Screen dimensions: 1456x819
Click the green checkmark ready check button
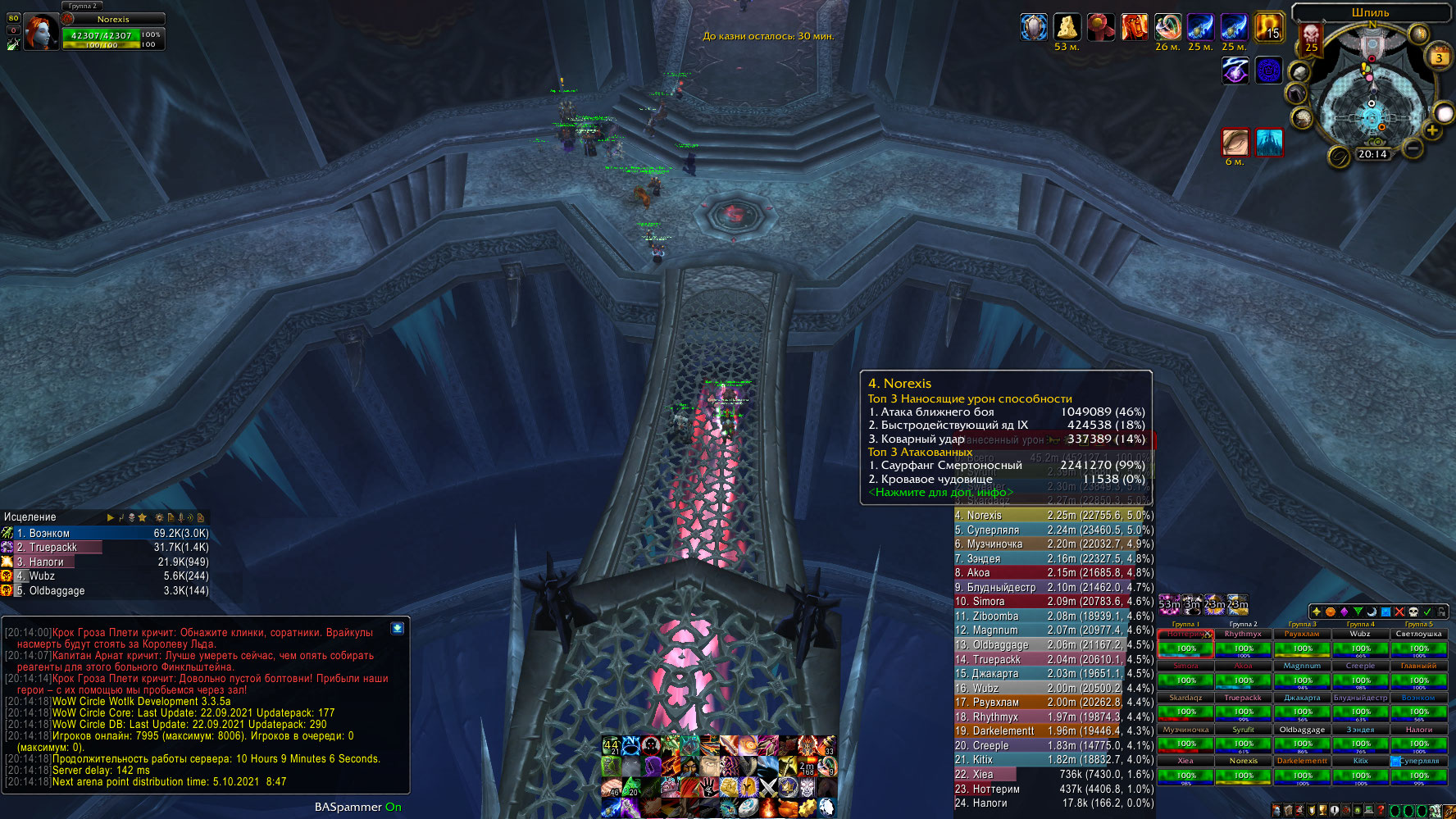click(1427, 612)
